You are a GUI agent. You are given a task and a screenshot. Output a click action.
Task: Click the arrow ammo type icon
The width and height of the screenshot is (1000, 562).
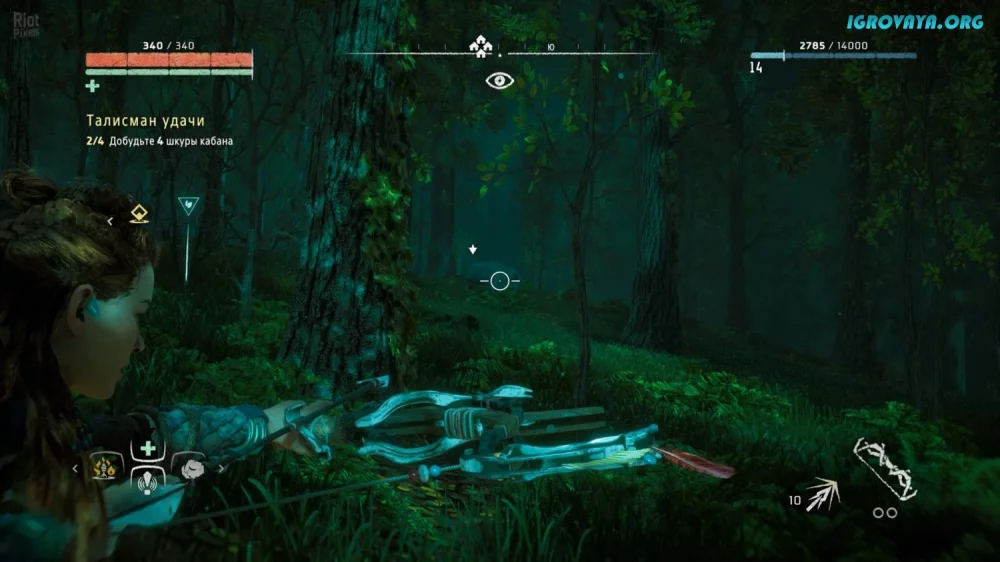[x=824, y=494]
